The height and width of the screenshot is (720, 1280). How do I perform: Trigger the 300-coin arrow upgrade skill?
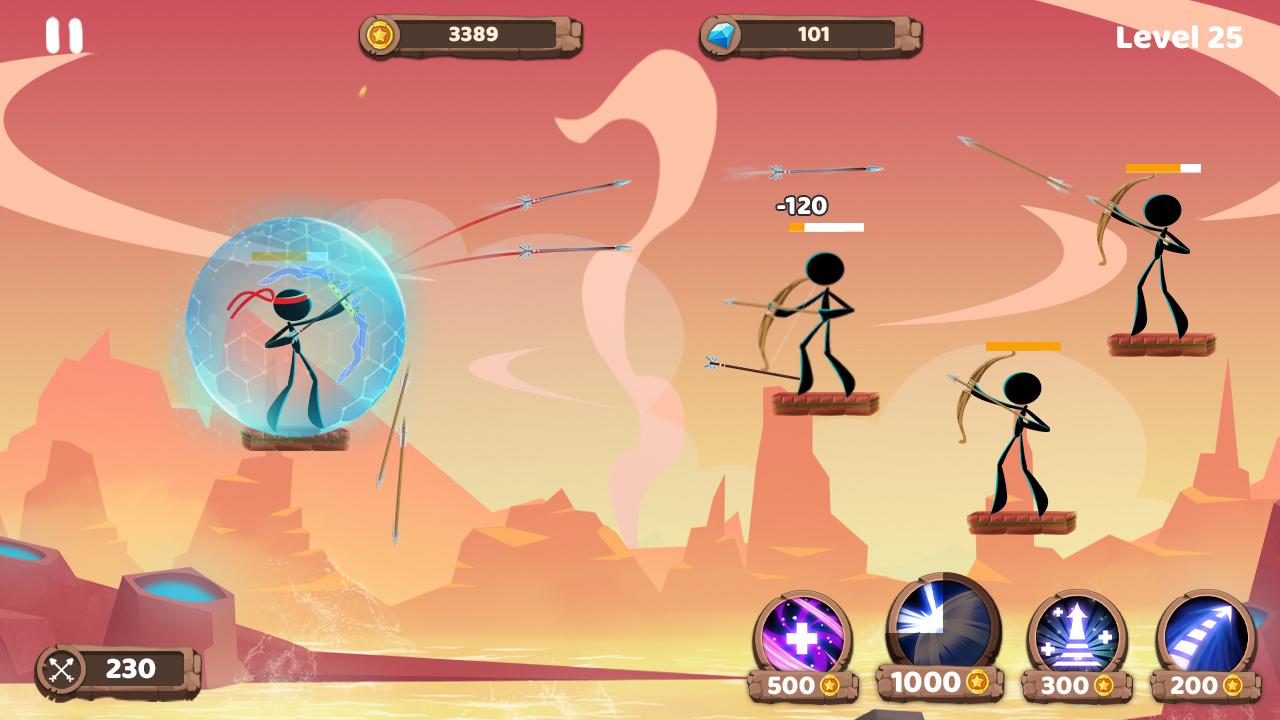point(1076,637)
